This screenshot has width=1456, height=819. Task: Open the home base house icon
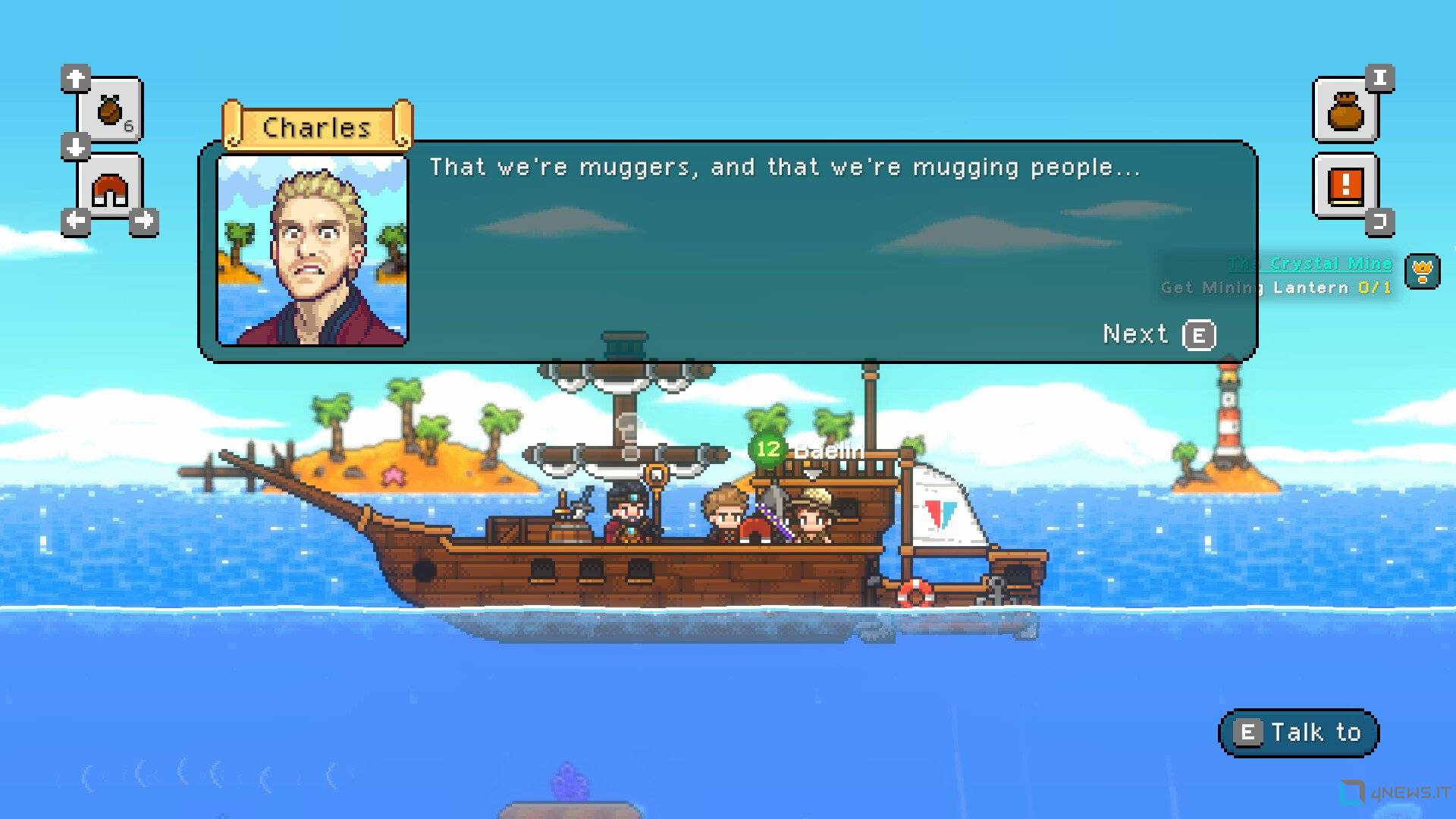click(x=110, y=190)
